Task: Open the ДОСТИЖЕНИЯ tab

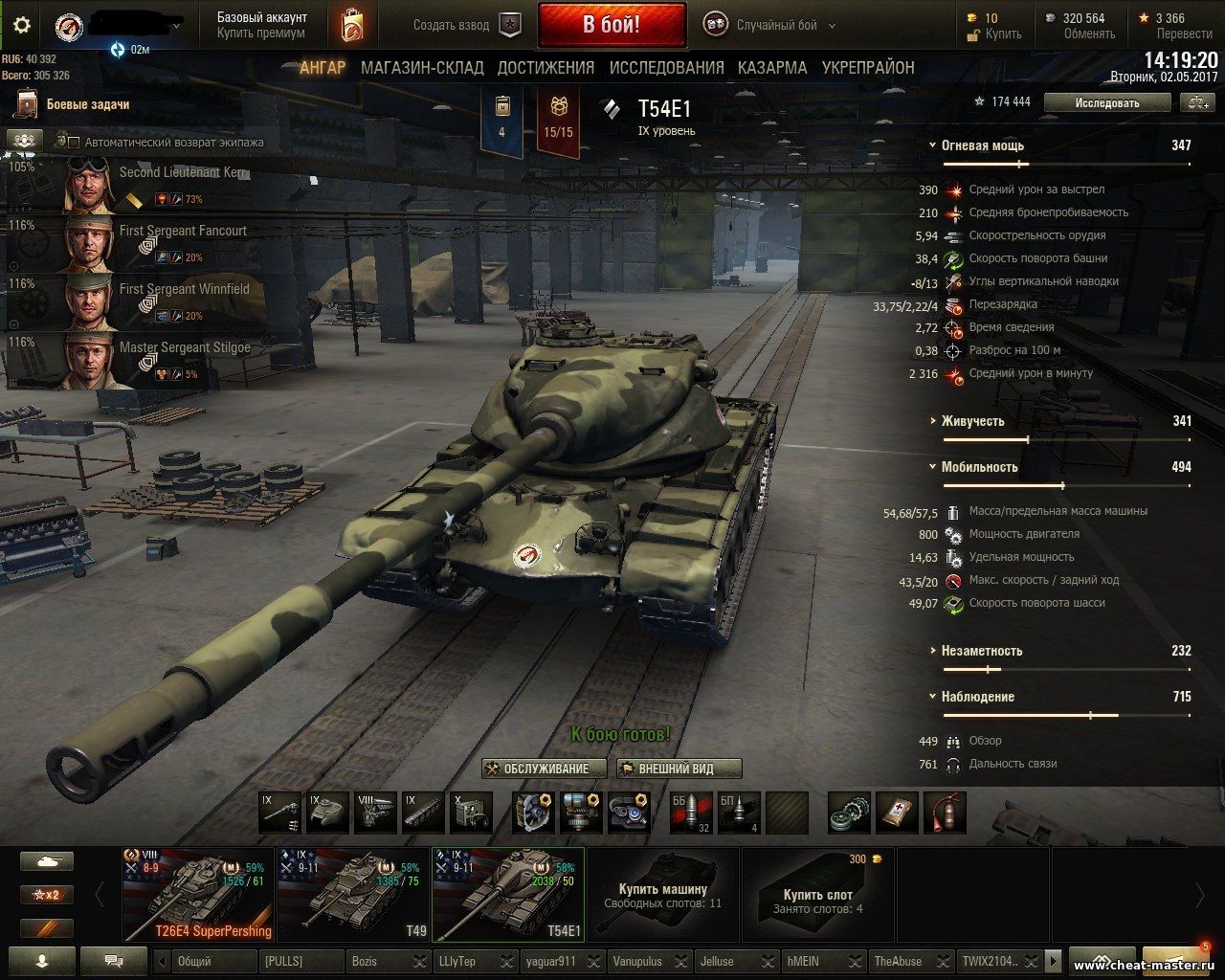Action: click(x=546, y=68)
